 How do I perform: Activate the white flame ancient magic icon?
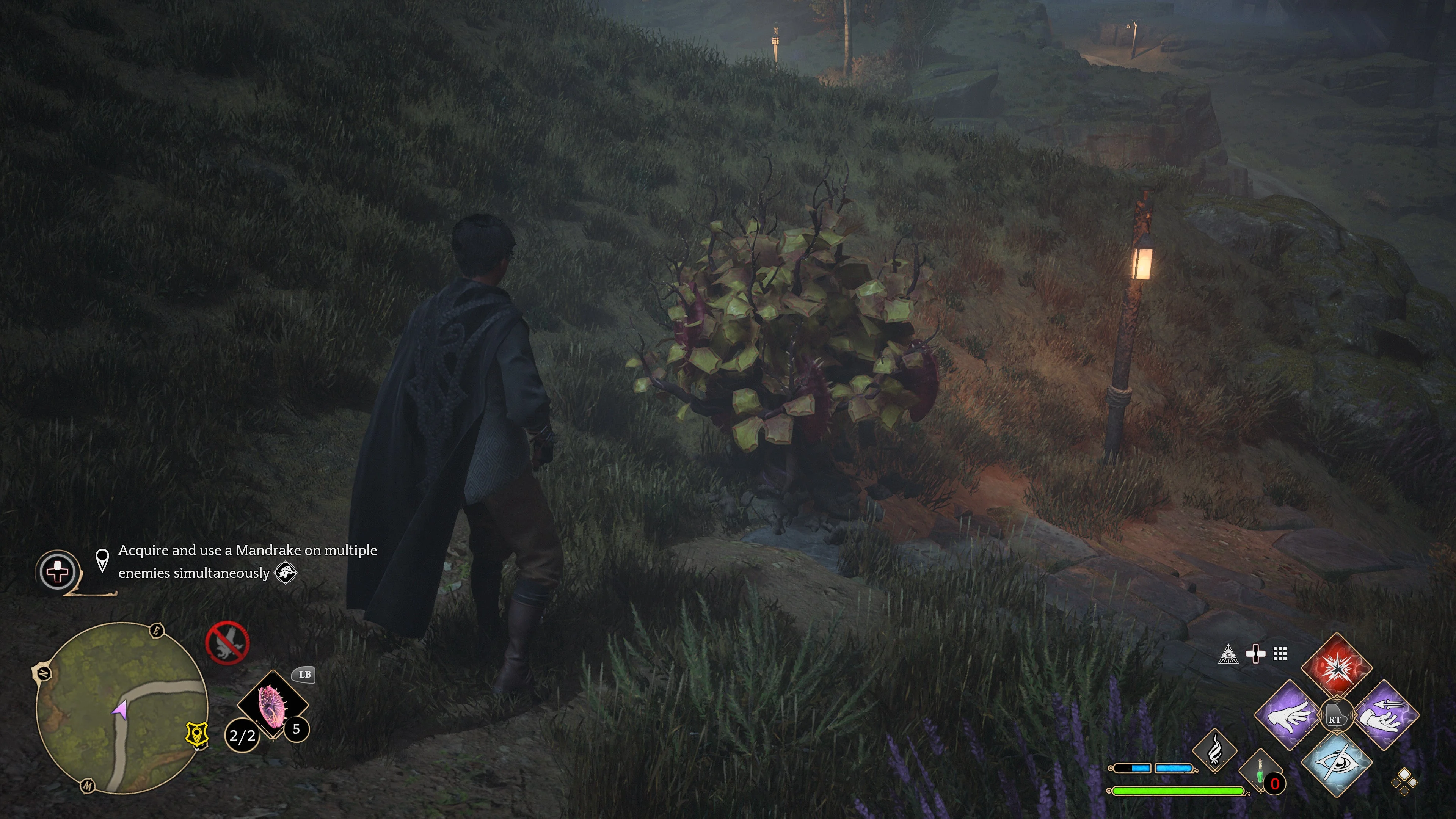point(1214,750)
